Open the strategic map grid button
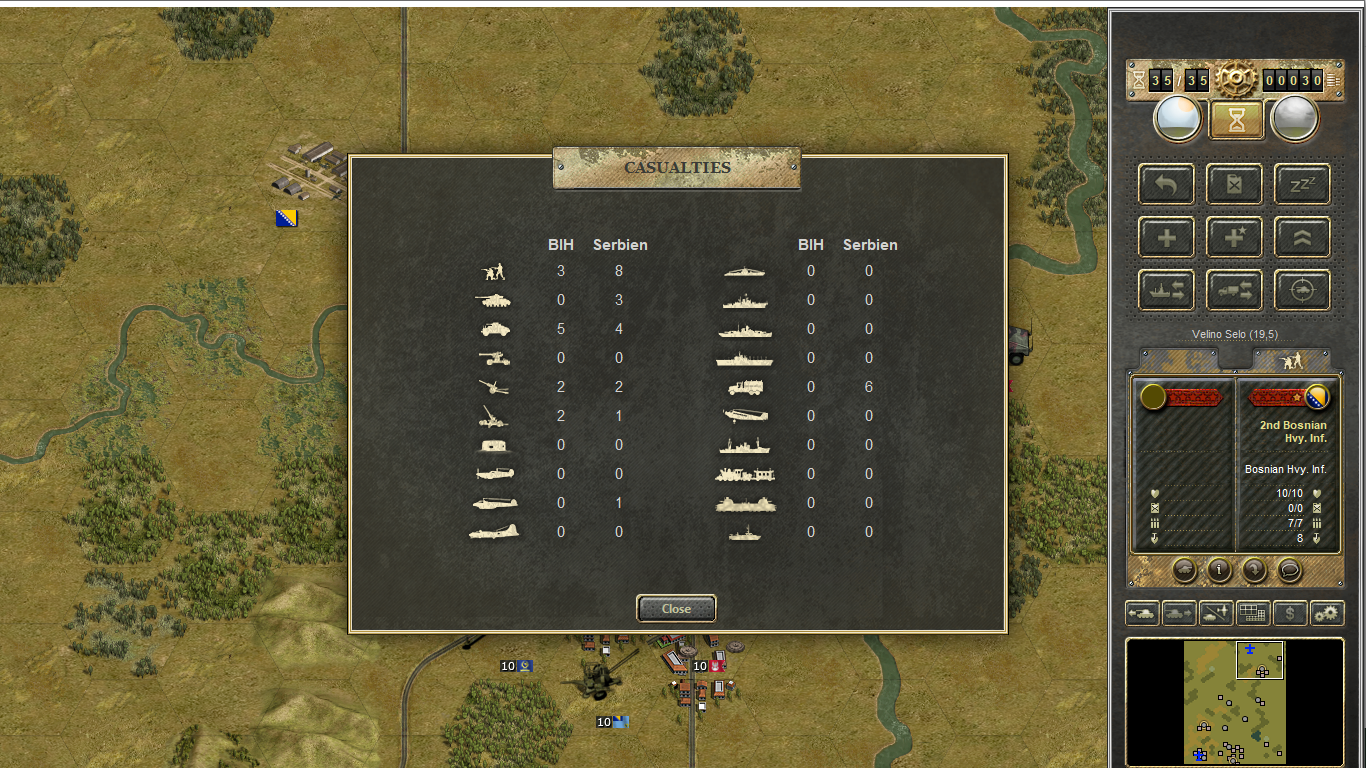Screen dimensions: 1366x768 point(1253,613)
